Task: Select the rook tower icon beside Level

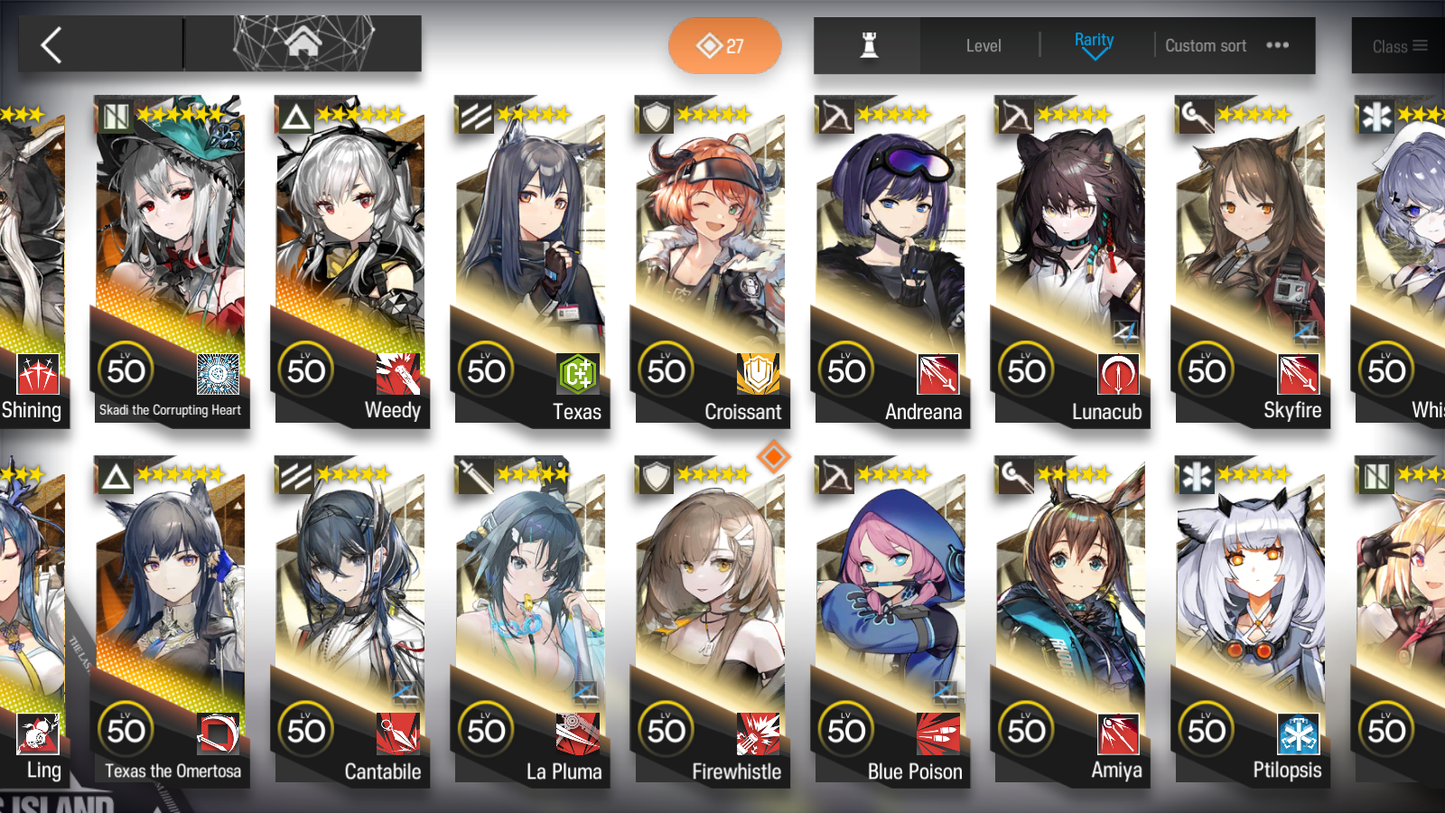Action: [866, 45]
